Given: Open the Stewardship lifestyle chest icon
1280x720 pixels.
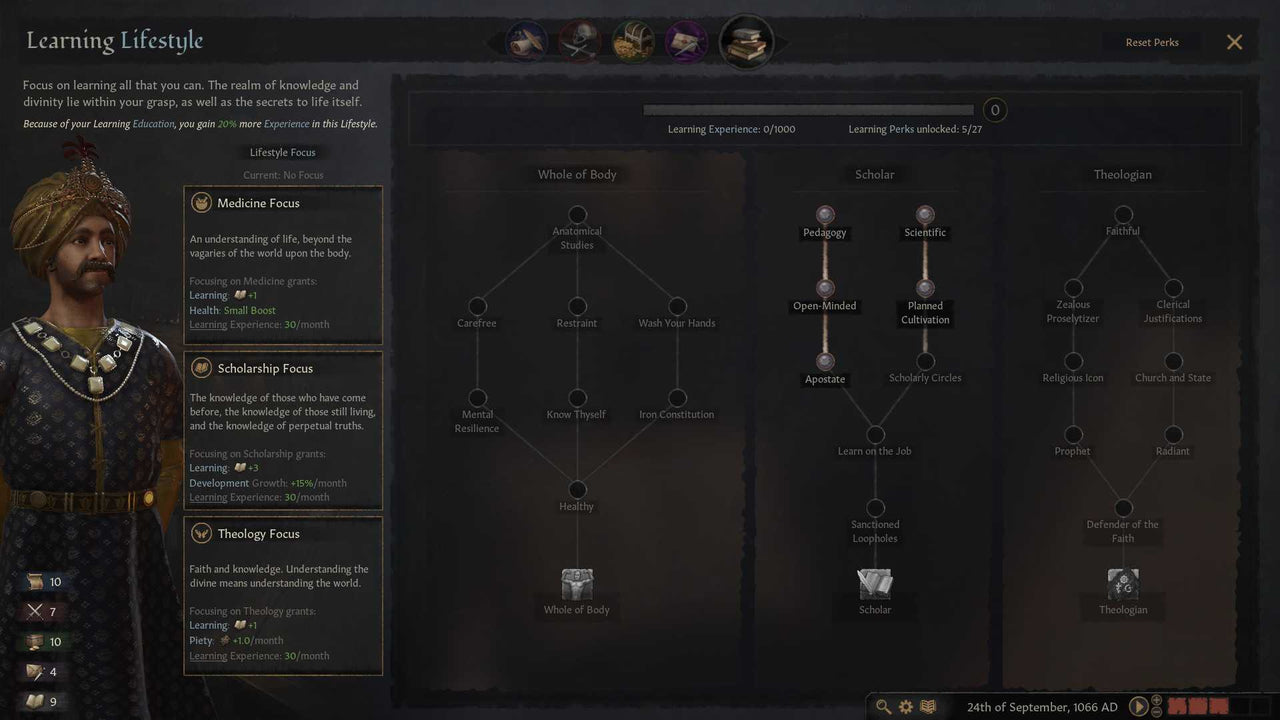Looking at the screenshot, I should pos(632,41).
